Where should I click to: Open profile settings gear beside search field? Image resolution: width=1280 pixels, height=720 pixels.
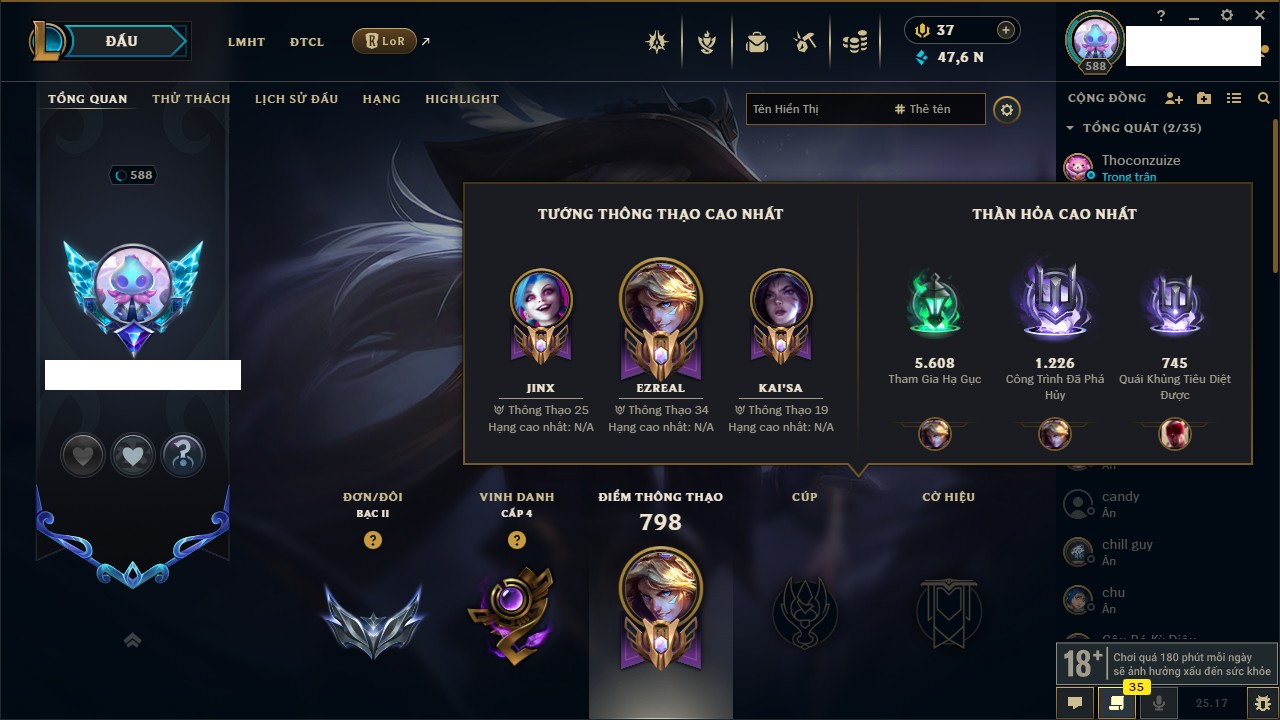tap(1007, 110)
